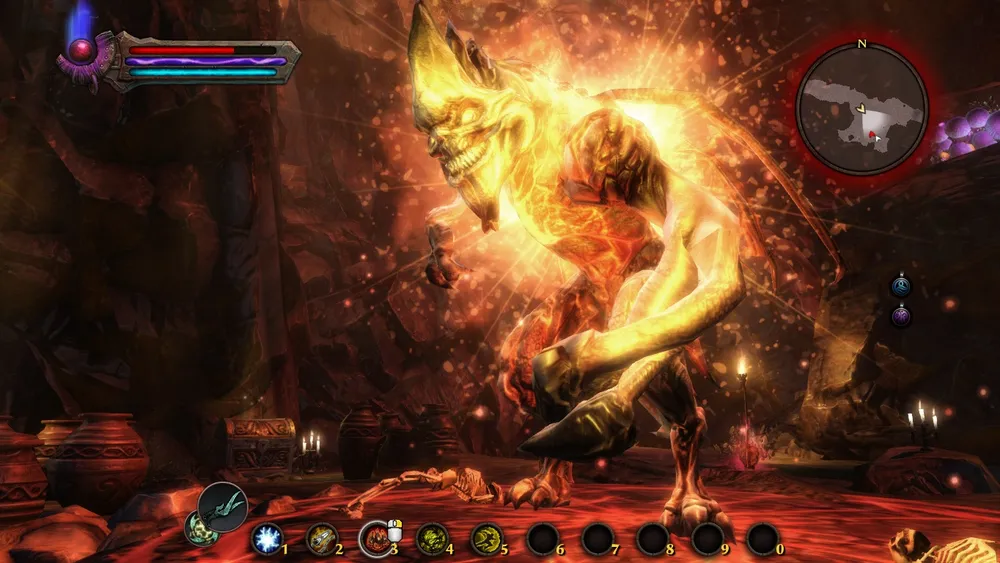
Task: Switch to the secondary weapon icon
Action: pos(199,528)
